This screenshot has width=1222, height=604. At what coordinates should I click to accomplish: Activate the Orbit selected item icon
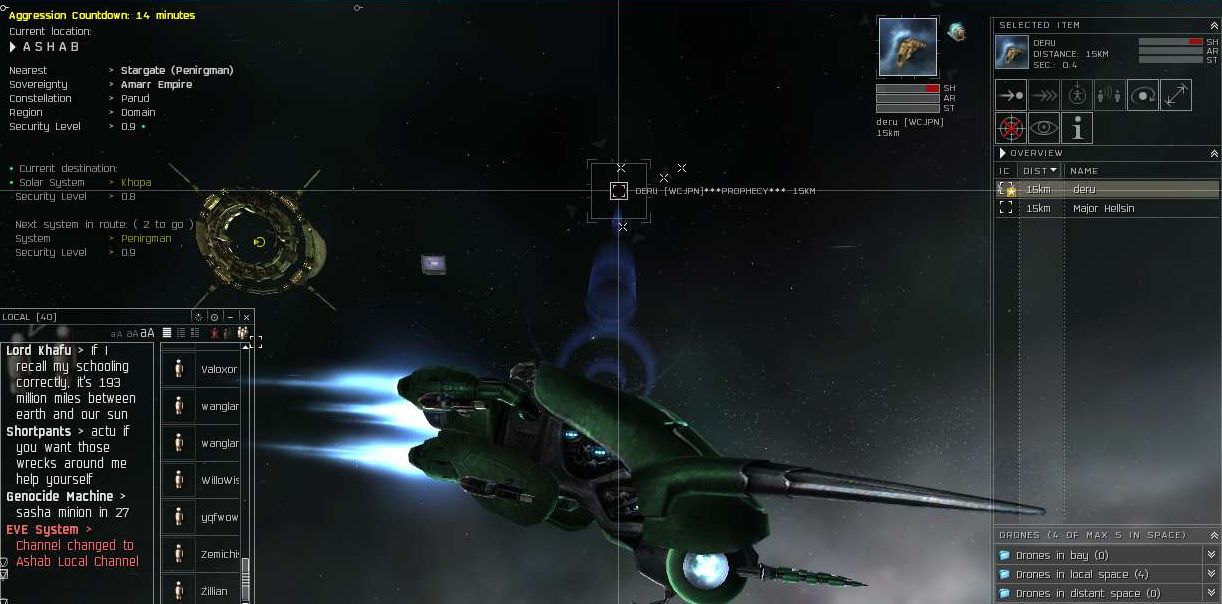coord(1143,95)
